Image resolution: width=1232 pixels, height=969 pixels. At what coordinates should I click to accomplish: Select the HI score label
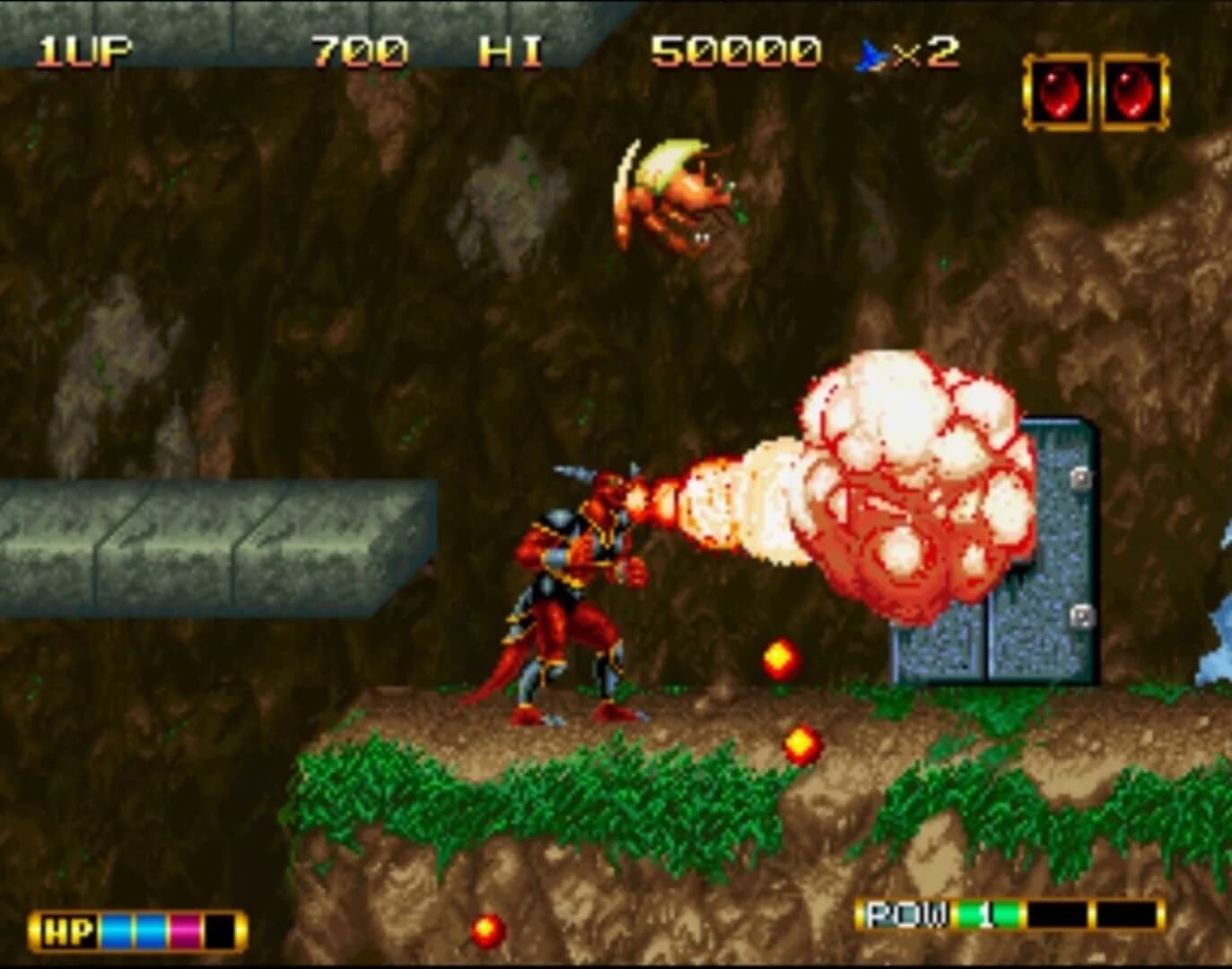point(508,49)
